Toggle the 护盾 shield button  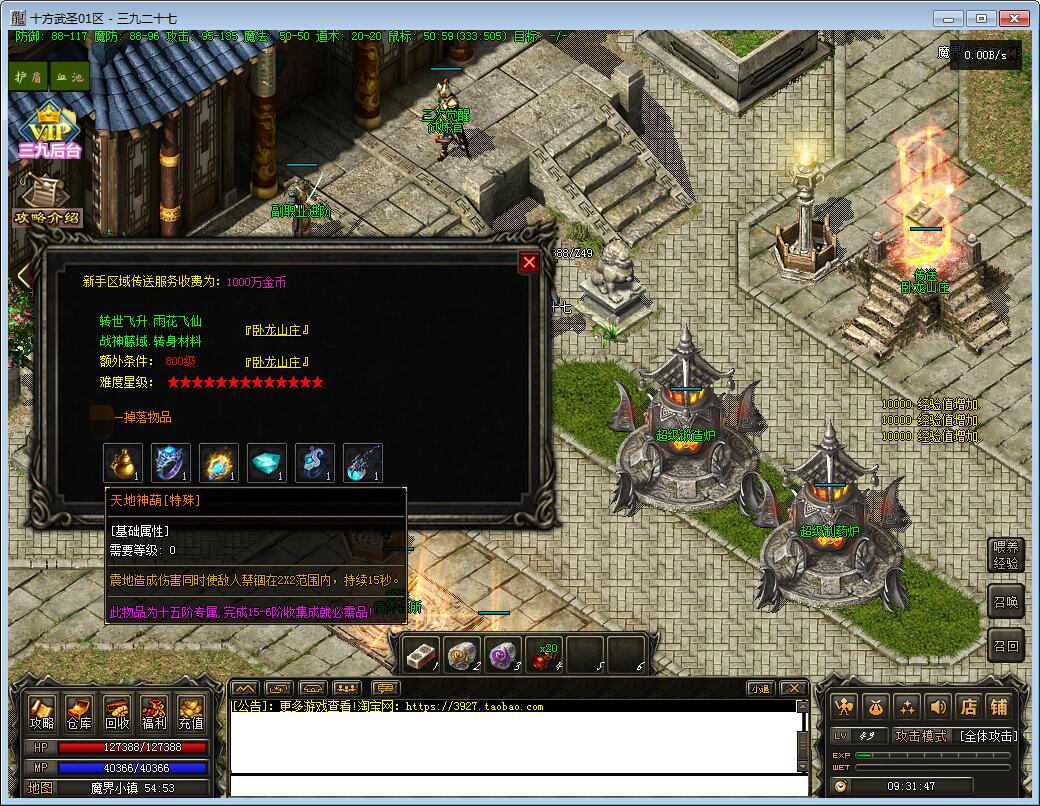(x=30, y=76)
